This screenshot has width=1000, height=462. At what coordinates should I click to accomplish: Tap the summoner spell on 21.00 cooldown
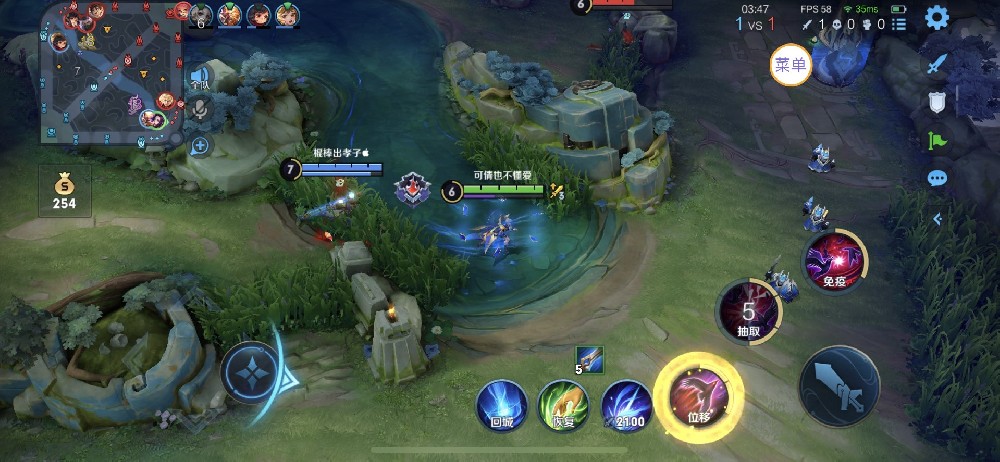click(627, 405)
